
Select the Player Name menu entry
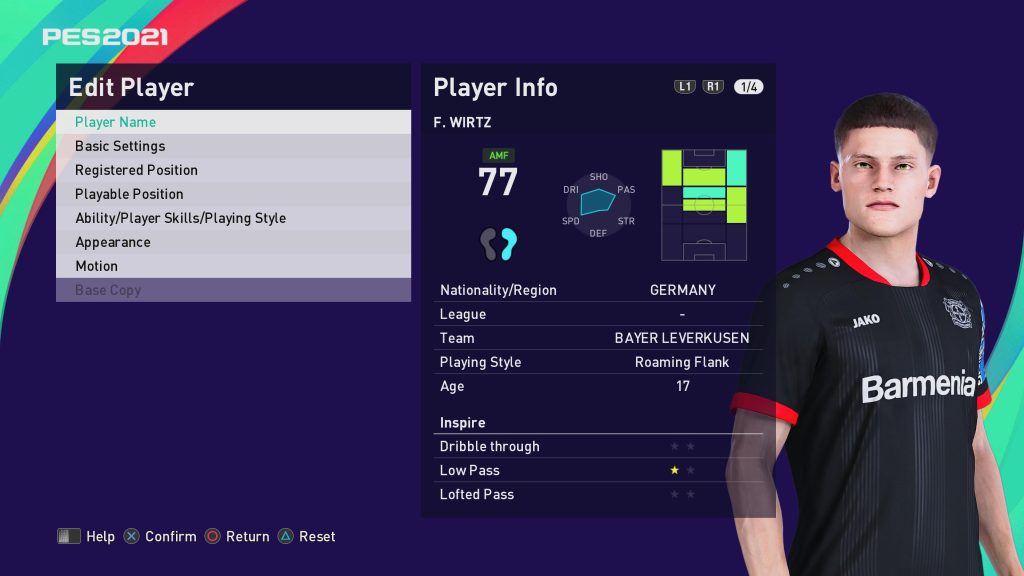232,122
